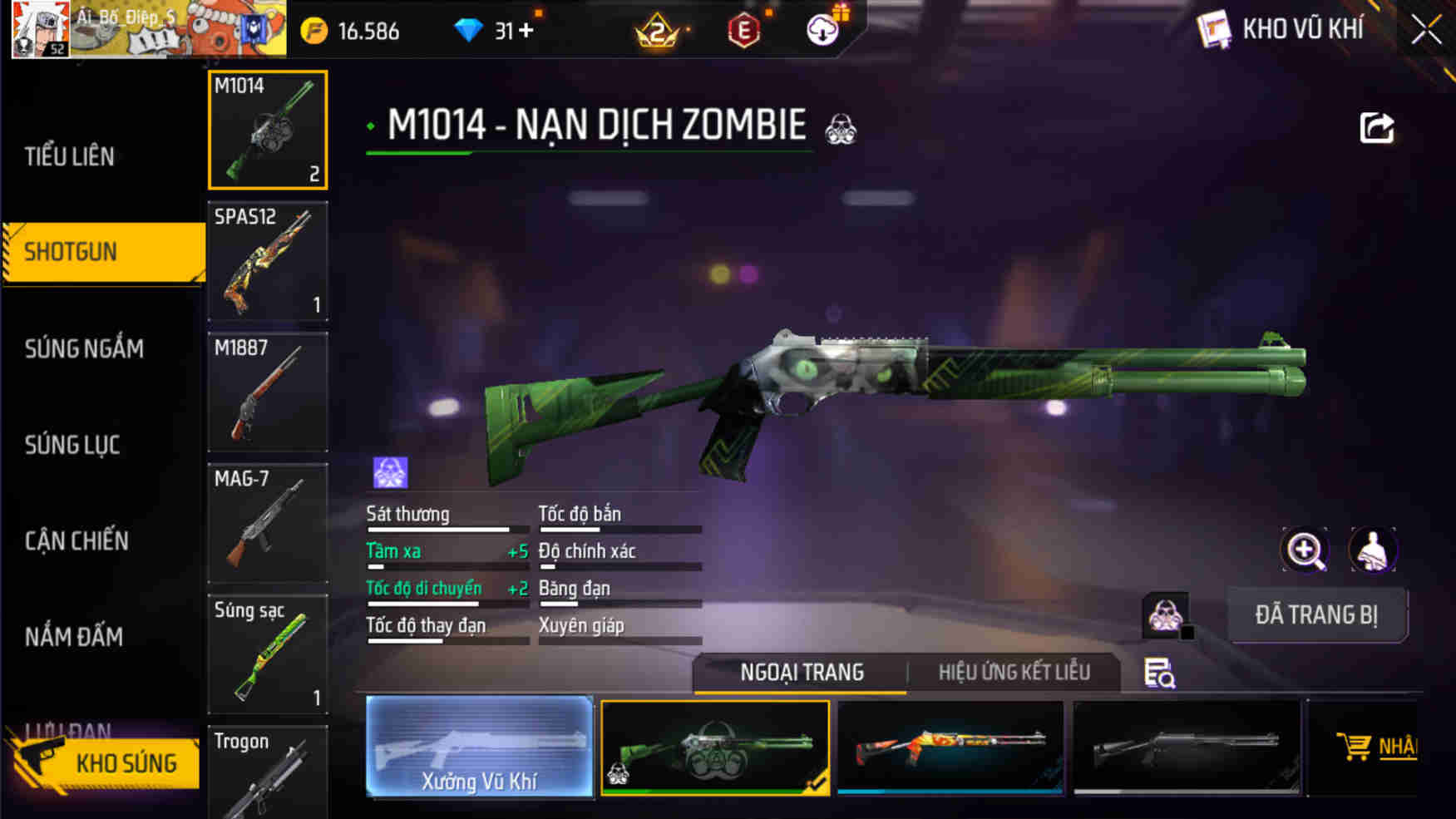The width and height of the screenshot is (1456, 819).
Task: Click the gold coin balance icon
Action: tap(313, 31)
